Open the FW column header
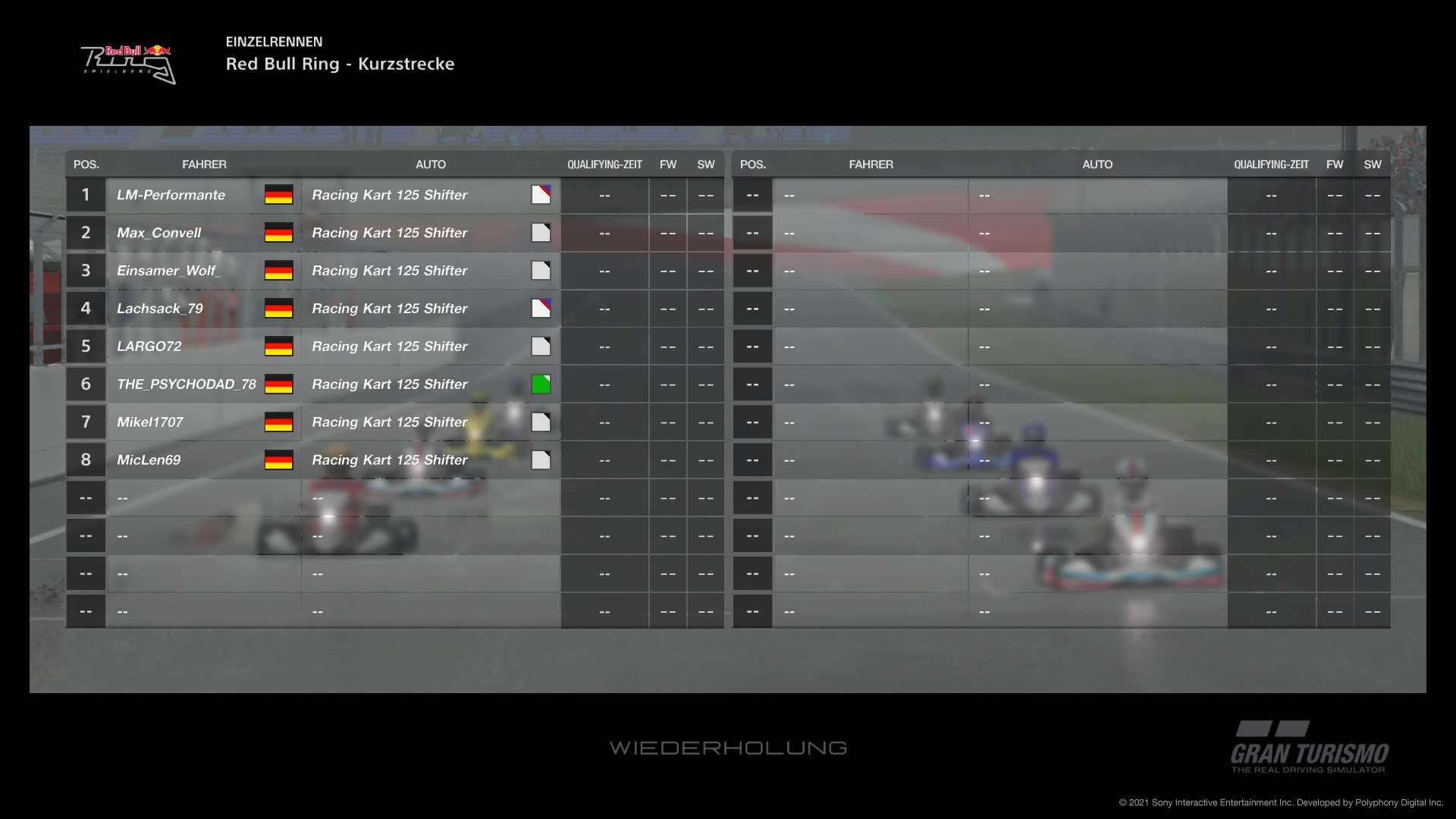The height and width of the screenshot is (819, 1456). [x=668, y=164]
